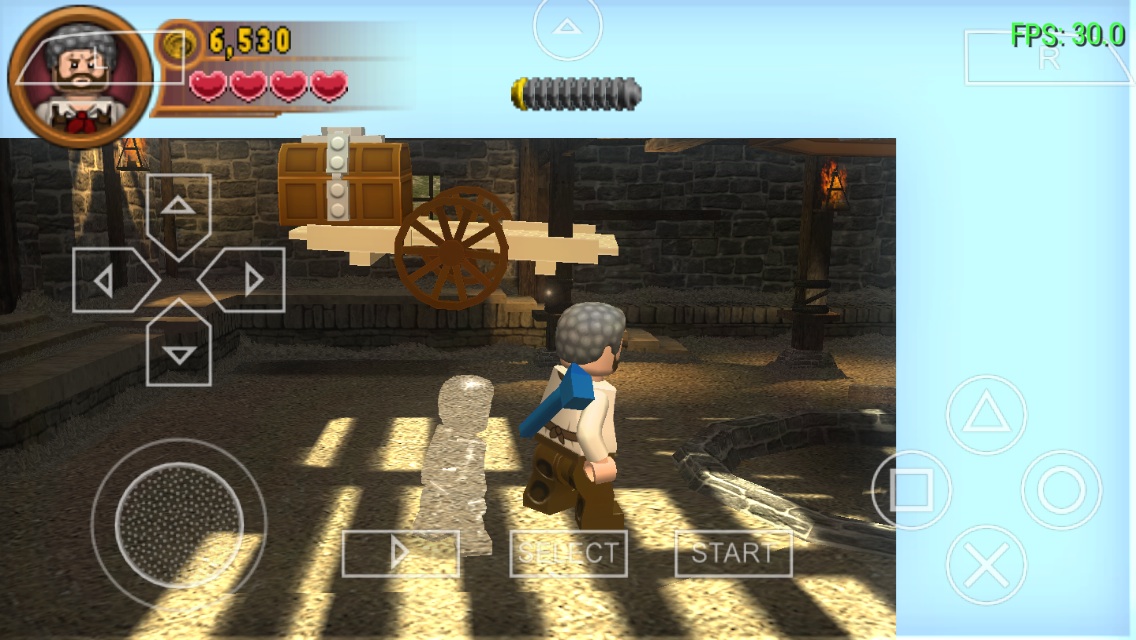
Task: Tap the SELECT touch button
Action: coord(568,553)
